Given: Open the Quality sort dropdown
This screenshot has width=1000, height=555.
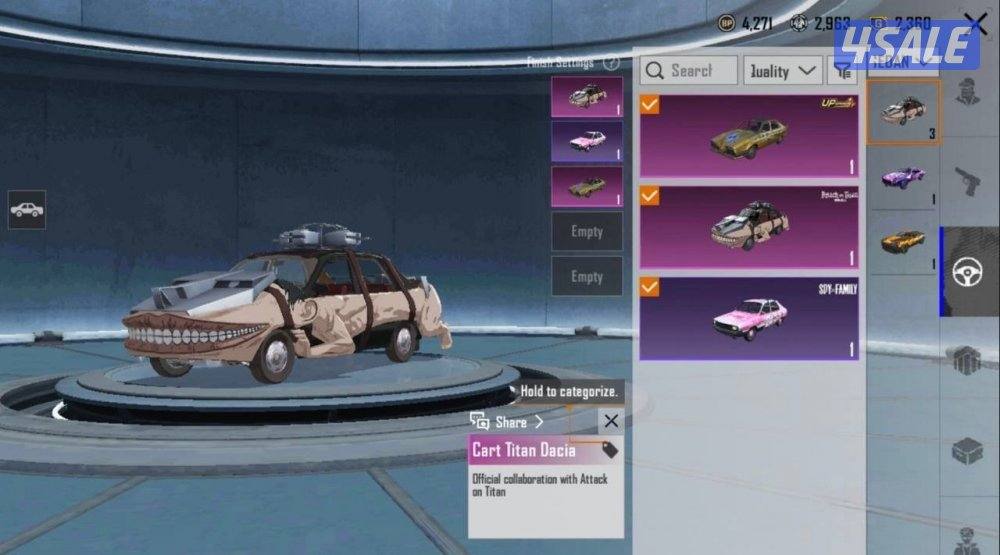Looking at the screenshot, I should click(784, 70).
